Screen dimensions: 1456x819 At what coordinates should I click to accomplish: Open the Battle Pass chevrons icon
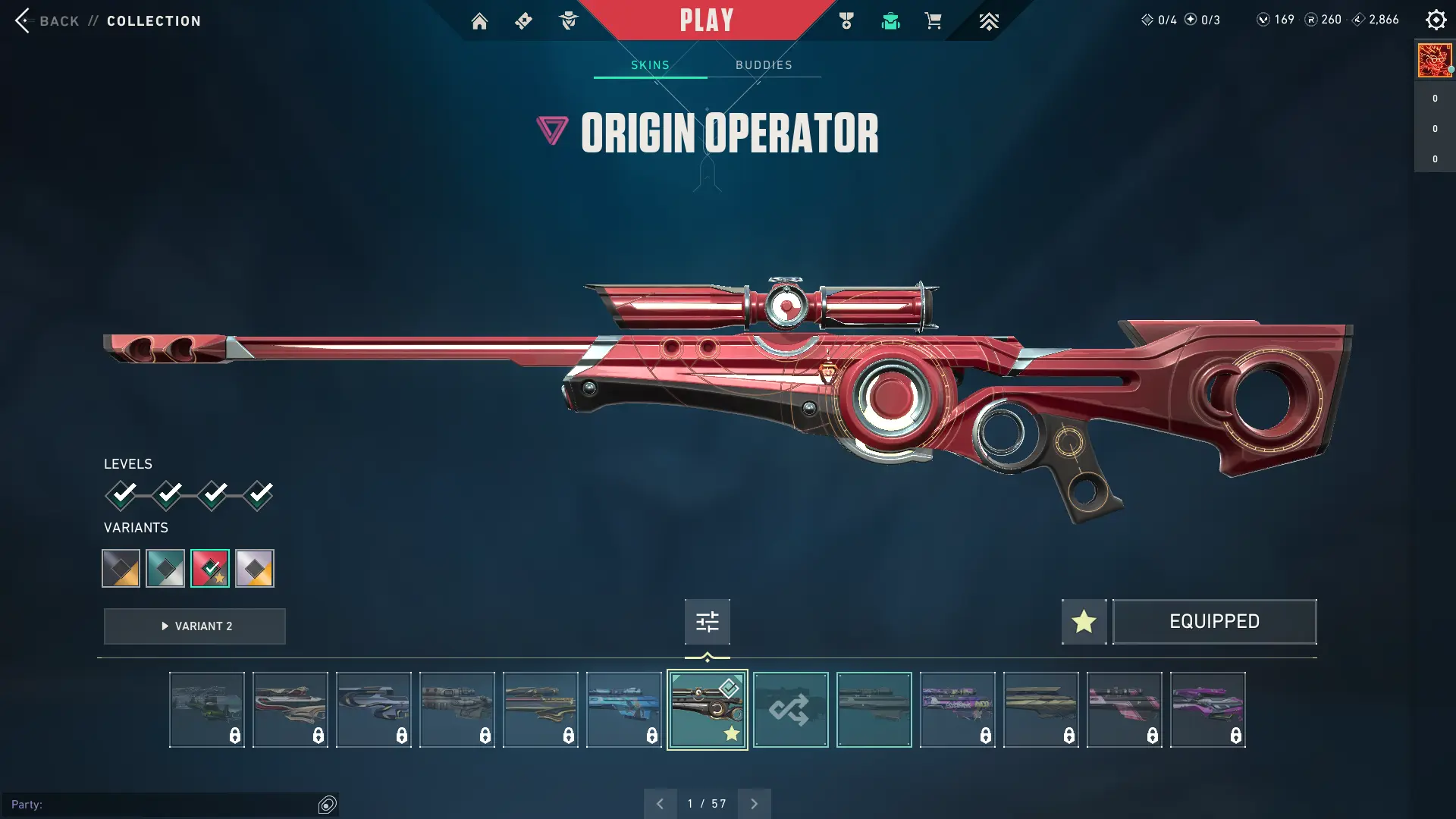988,21
